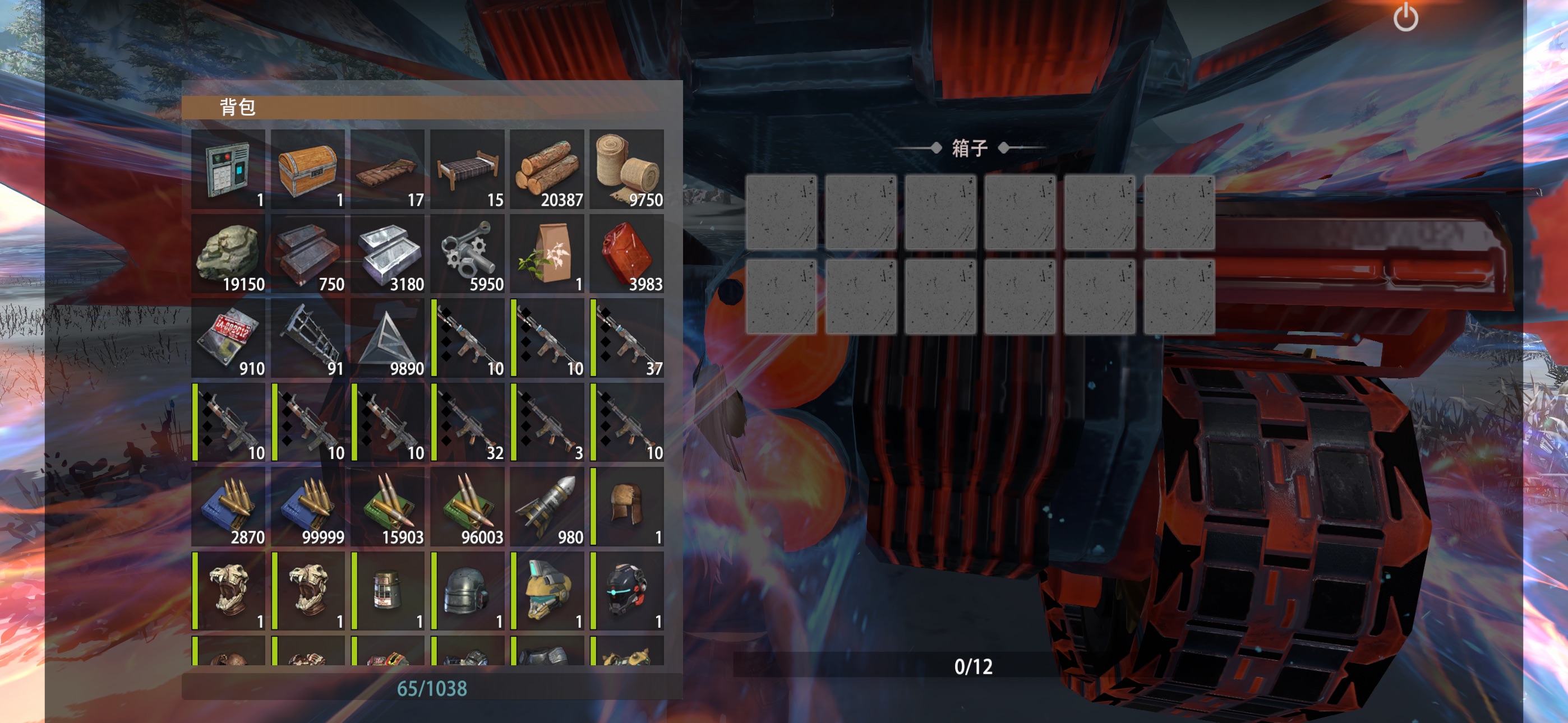Select the wood logs stack
1568x723 pixels.
pyautogui.click(x=547, y=169)
